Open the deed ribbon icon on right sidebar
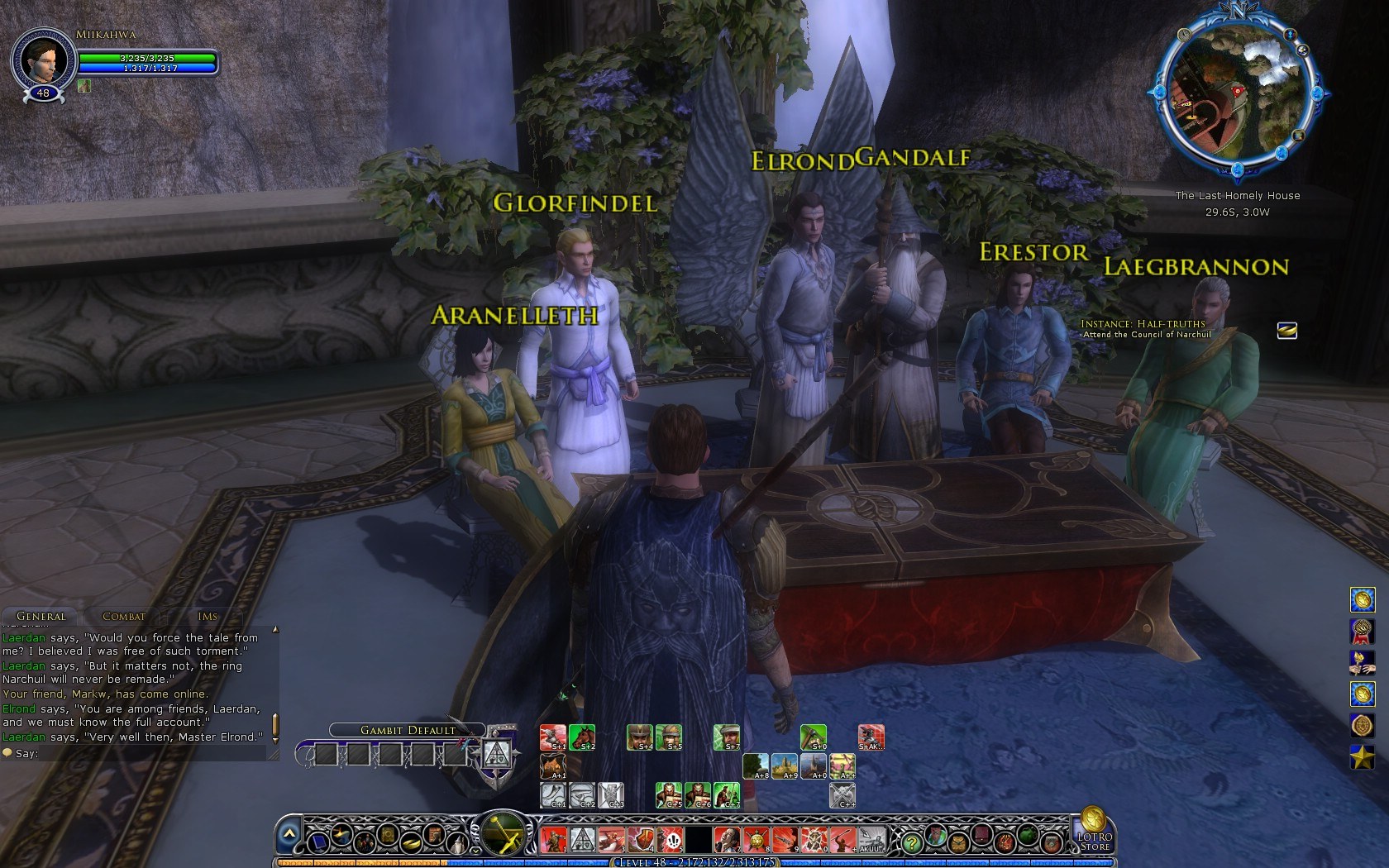 click(1362, 631)
